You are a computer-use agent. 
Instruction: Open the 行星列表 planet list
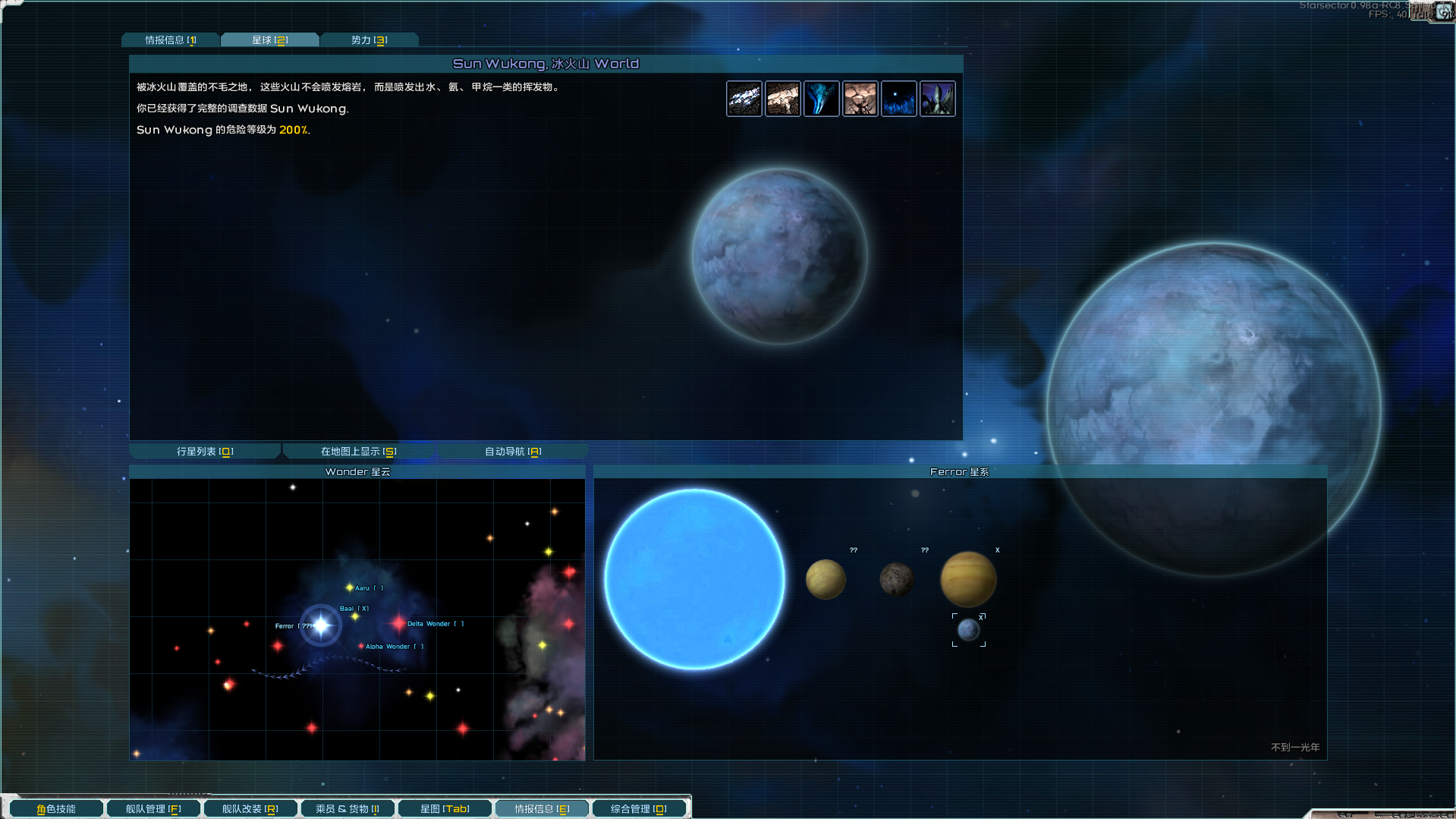point(205,452)
